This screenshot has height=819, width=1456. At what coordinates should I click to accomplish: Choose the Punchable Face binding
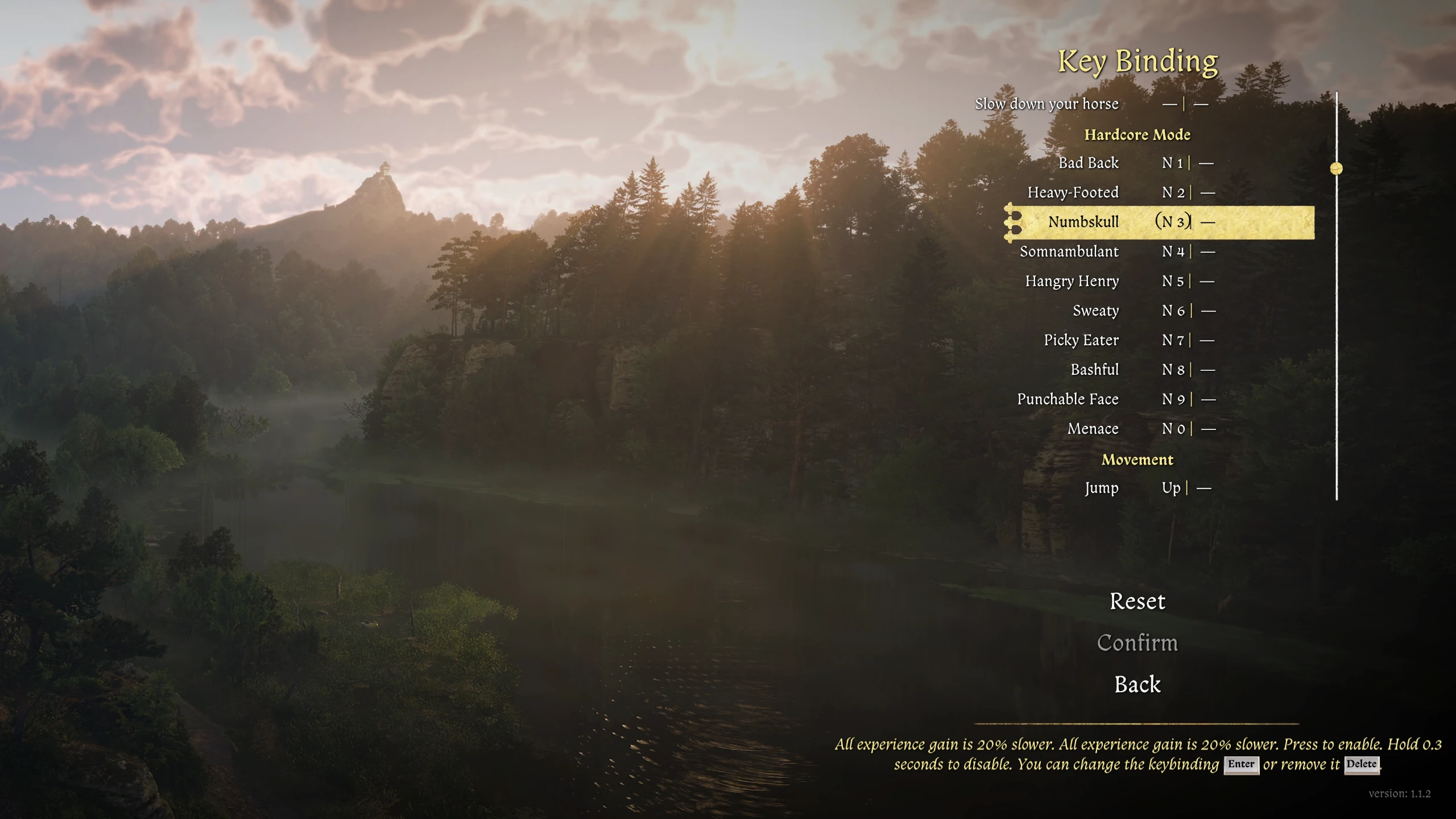(1068, 399)
